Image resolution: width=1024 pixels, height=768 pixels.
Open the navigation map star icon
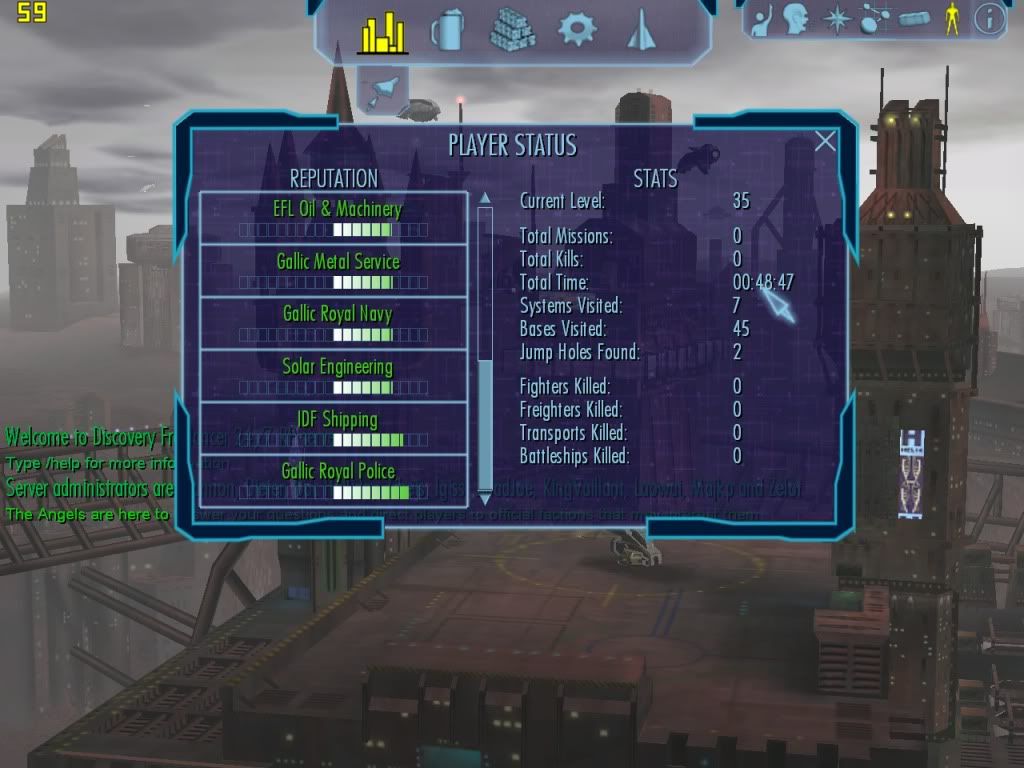click(x=835, y=20)
